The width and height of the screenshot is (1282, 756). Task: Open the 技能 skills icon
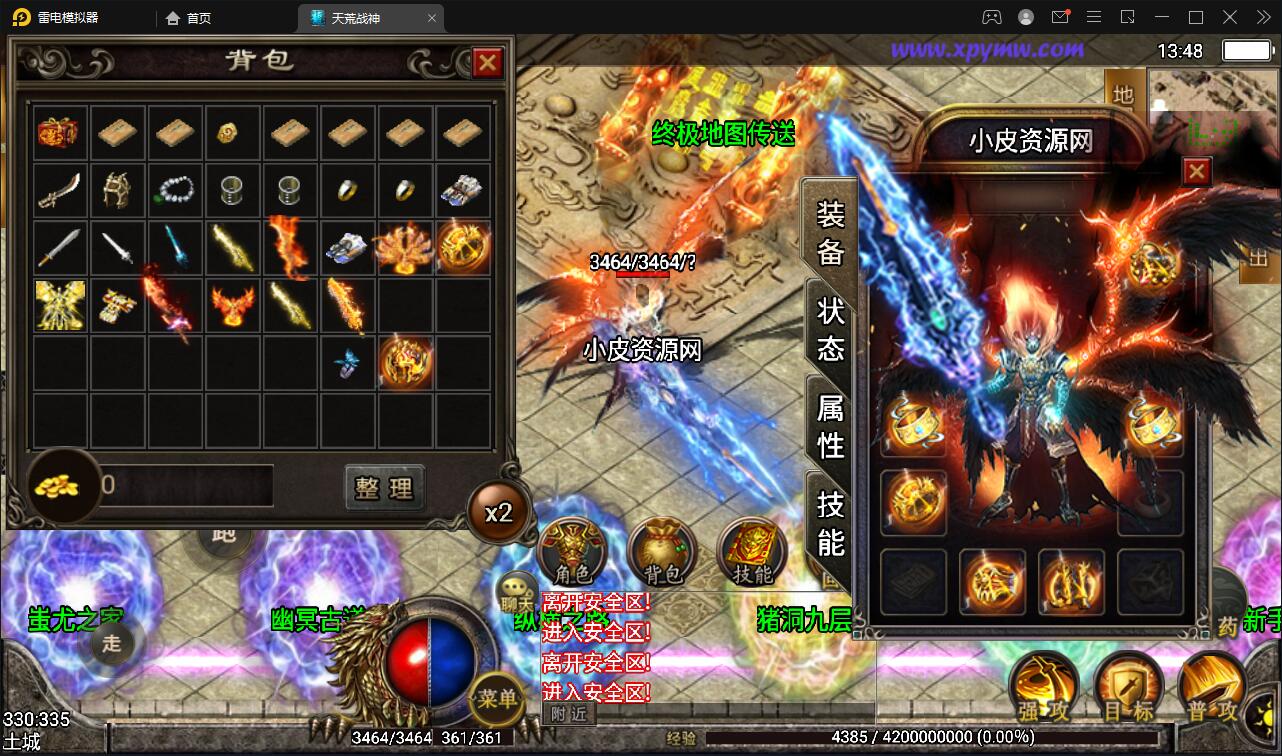pos(751,551)
